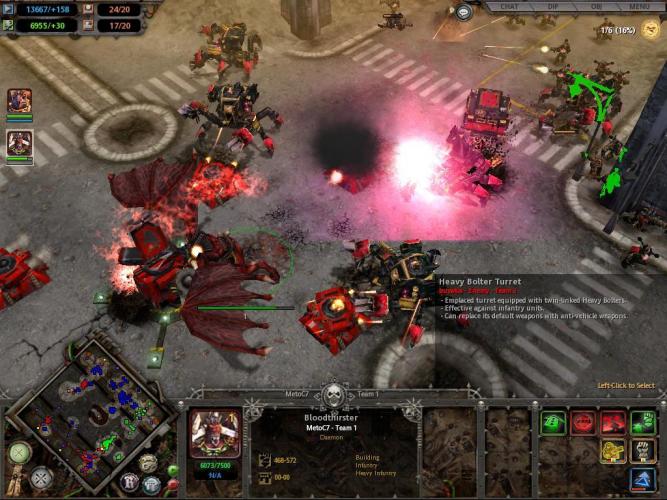The height and width of the screenshot is (500, 667).
Task: Select the Bloodthirster hero portrait on the left
Action: click(x=19, y=143)
